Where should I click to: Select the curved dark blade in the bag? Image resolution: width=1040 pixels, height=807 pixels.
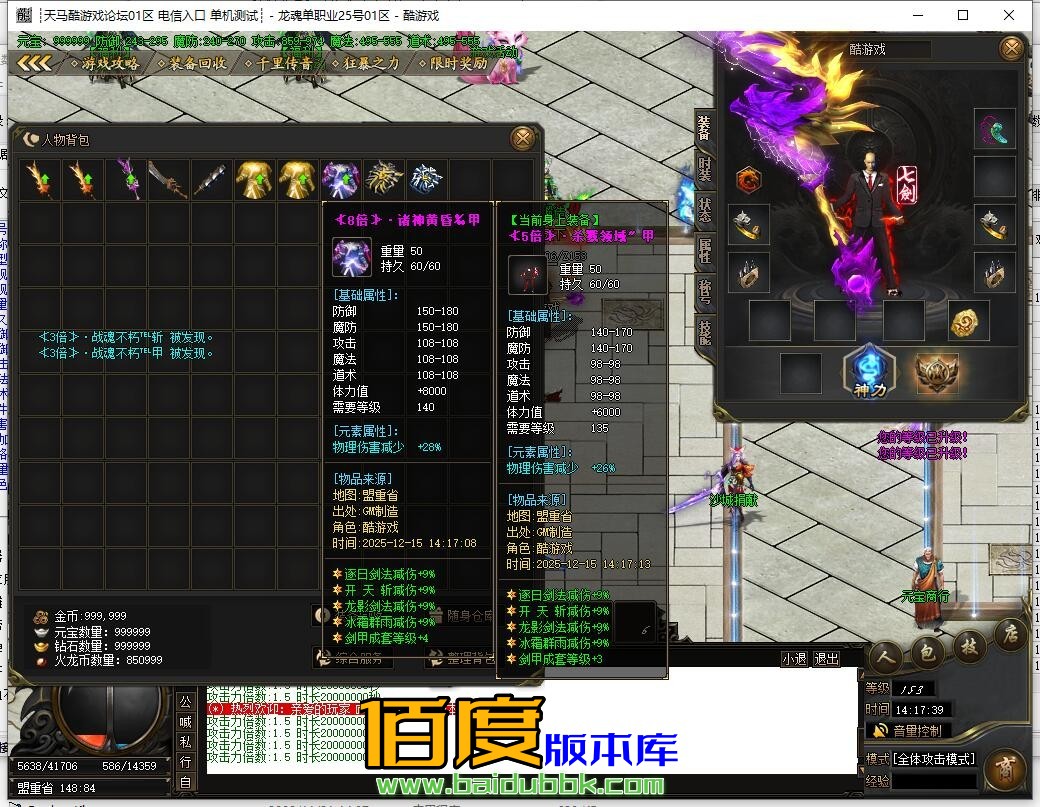pos(168,180)
